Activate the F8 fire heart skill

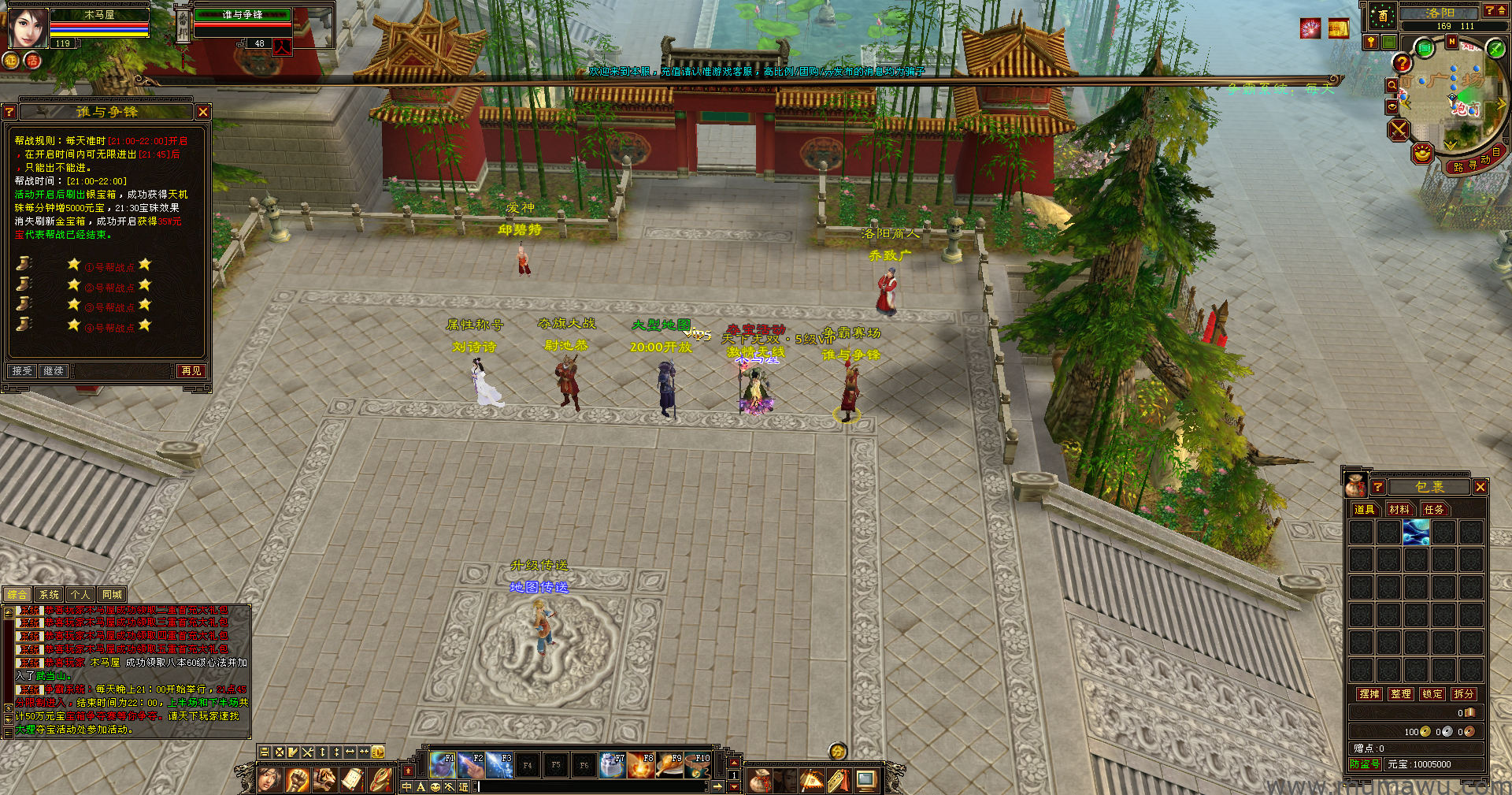pyautogui.click(x=642, y=764)
